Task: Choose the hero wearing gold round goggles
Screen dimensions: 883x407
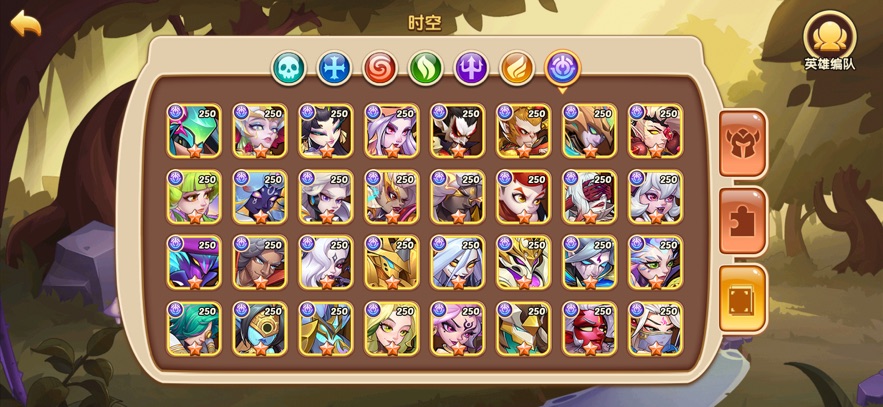Action: (260, 329)
